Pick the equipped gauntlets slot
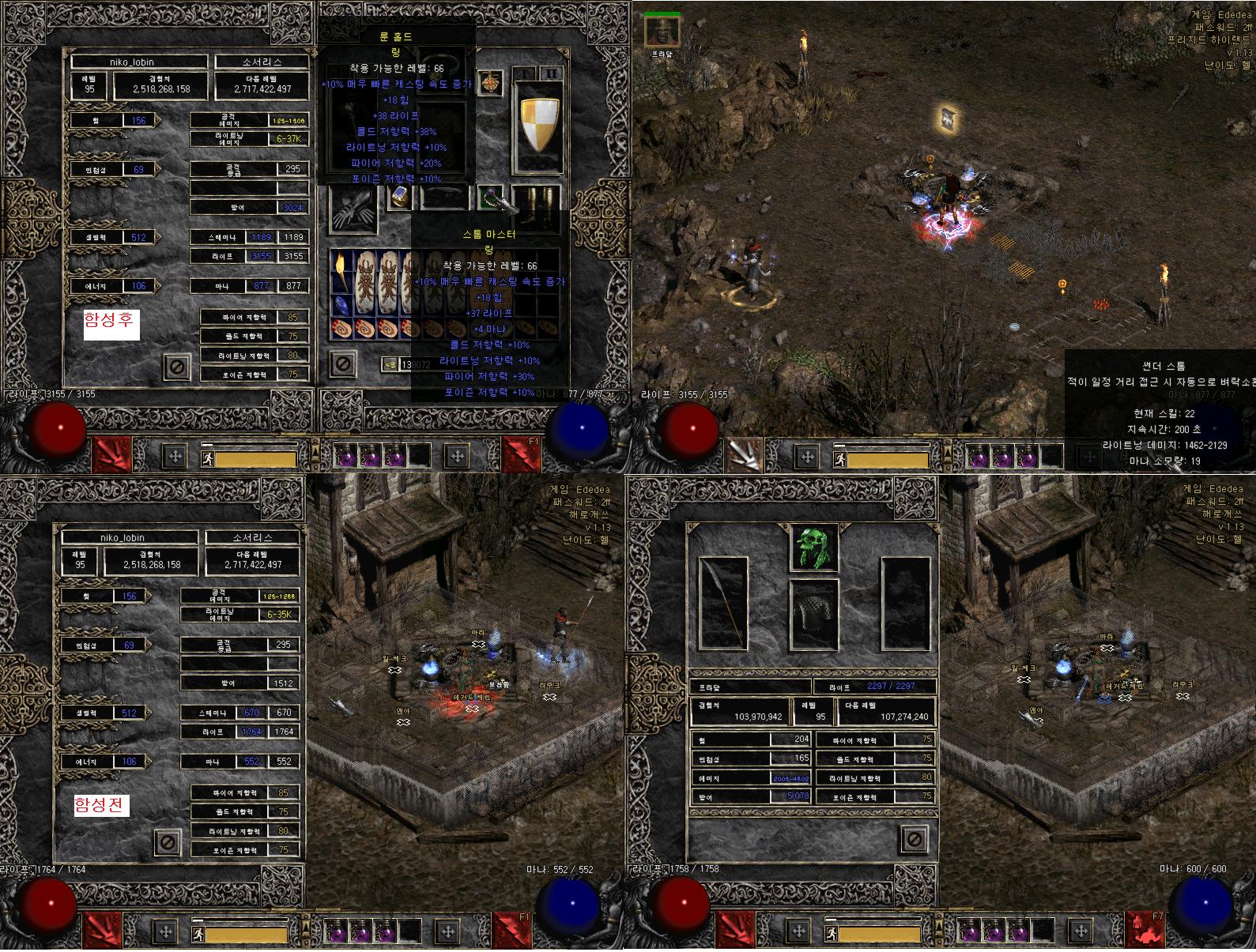Viewport: 1256px width, 952px height. (353, 207)
